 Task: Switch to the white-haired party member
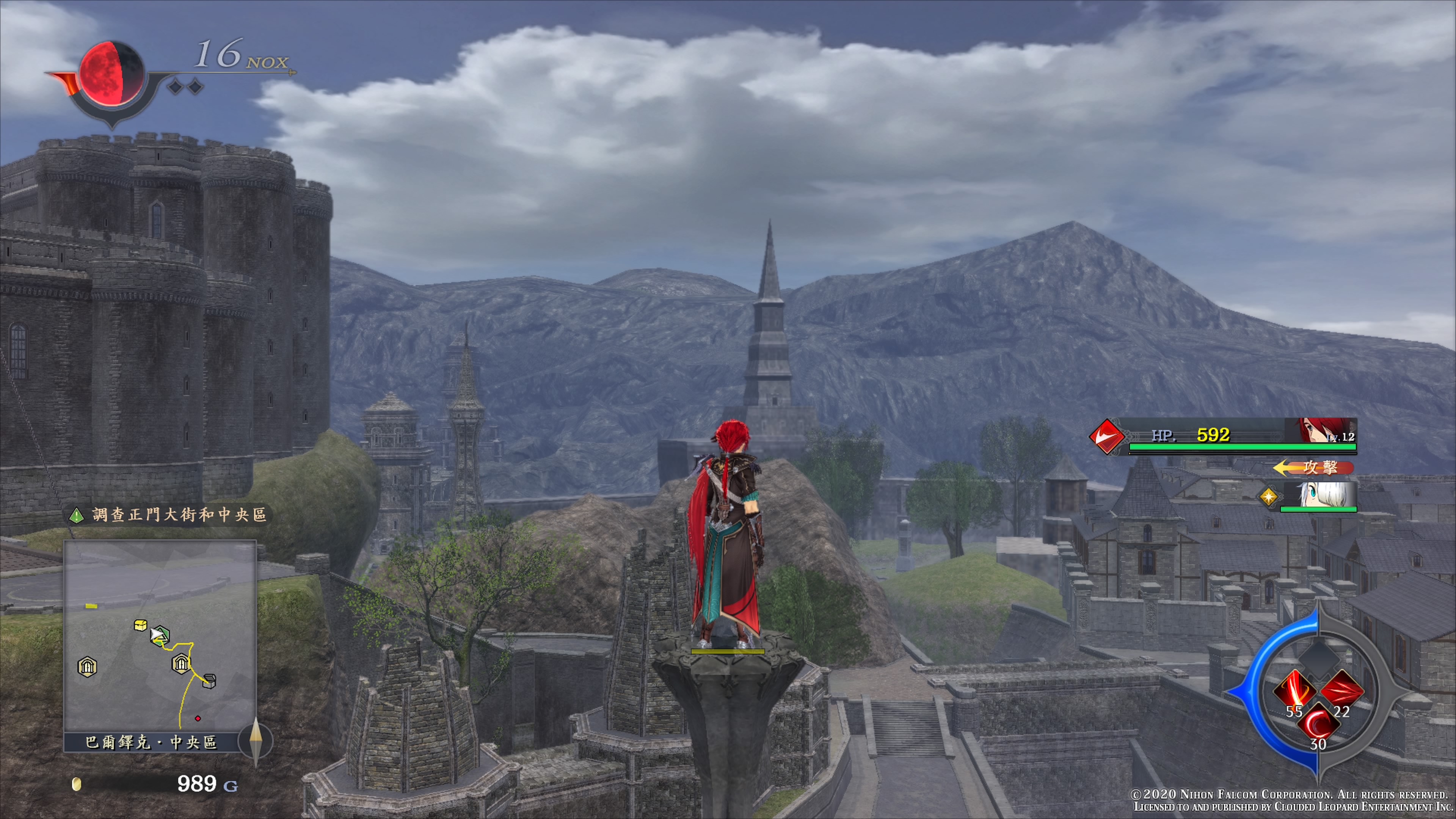[x=1318, y=496]
